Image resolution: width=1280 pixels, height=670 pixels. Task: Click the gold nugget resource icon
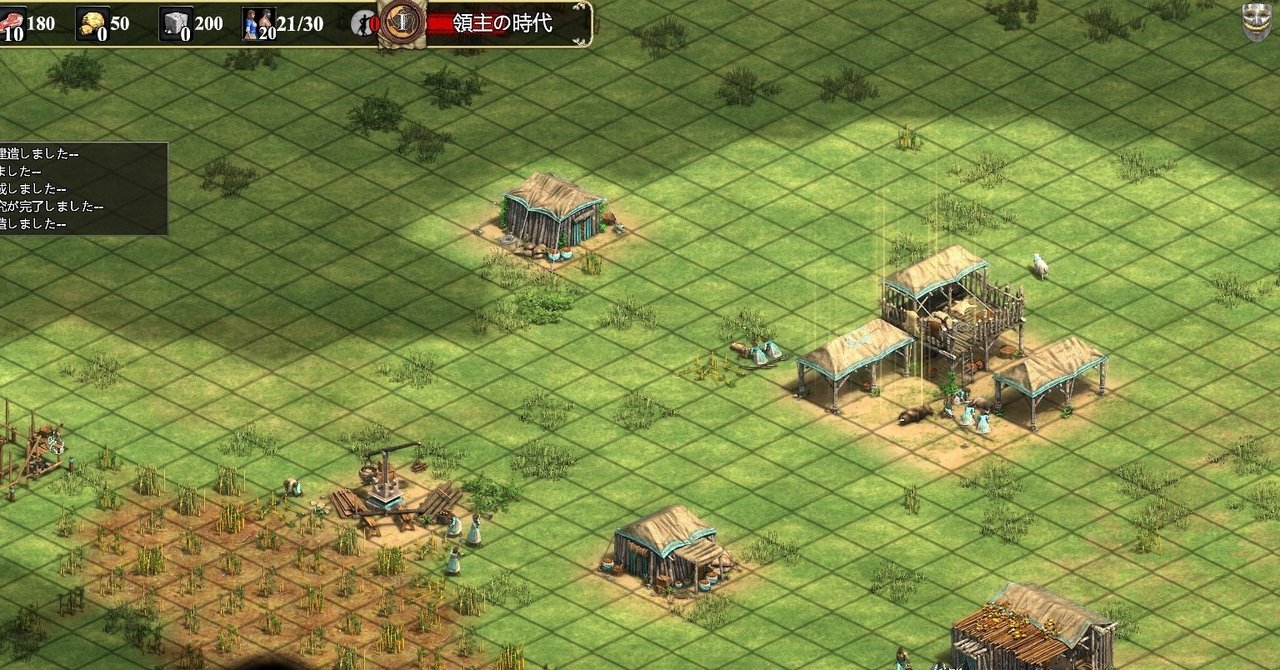click(x=93, y=23)
